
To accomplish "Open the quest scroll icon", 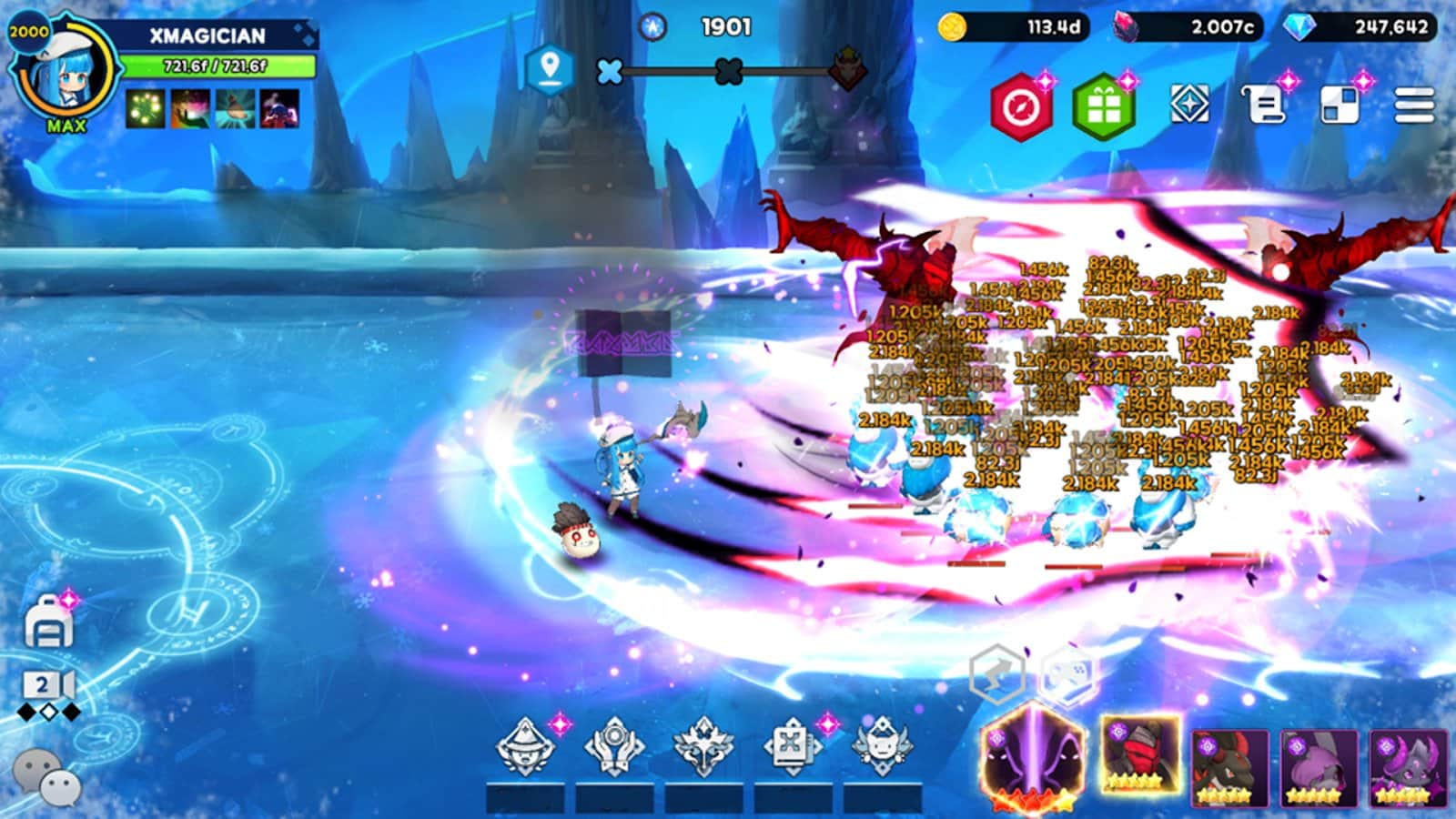I will click(x=1265, y=106).
